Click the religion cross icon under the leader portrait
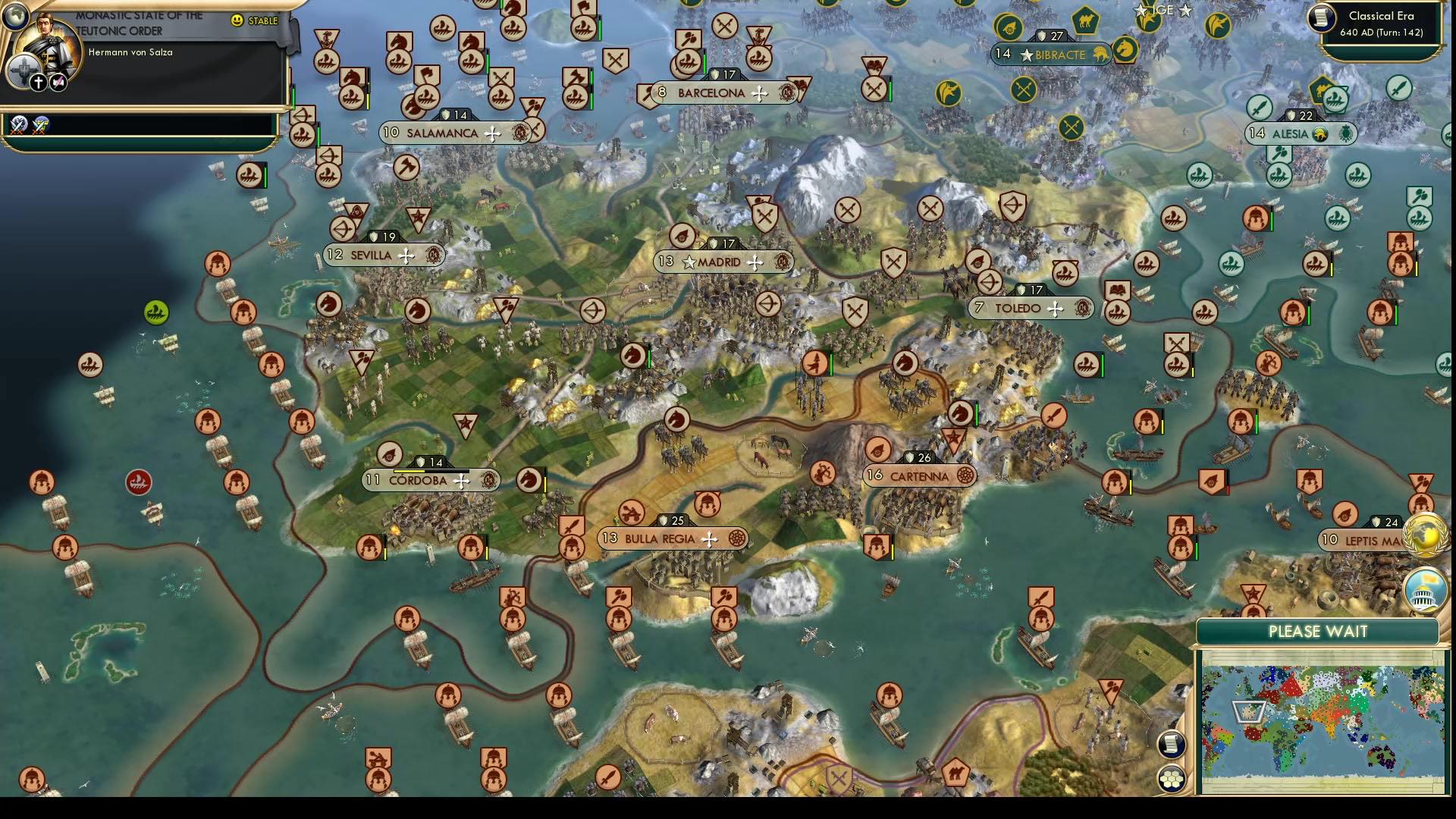 point(38,81)
